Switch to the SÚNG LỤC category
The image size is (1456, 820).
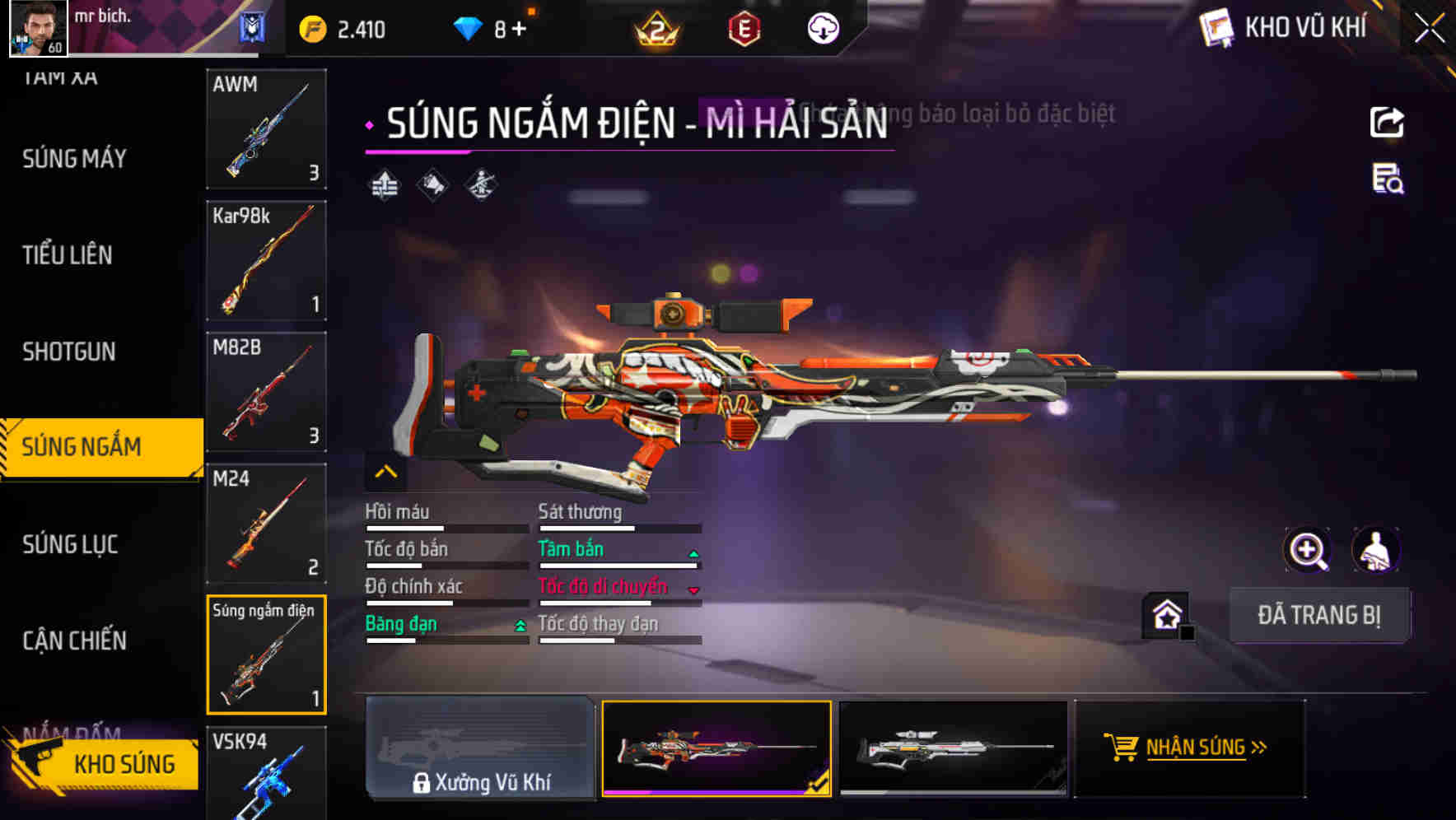point(71,544)
